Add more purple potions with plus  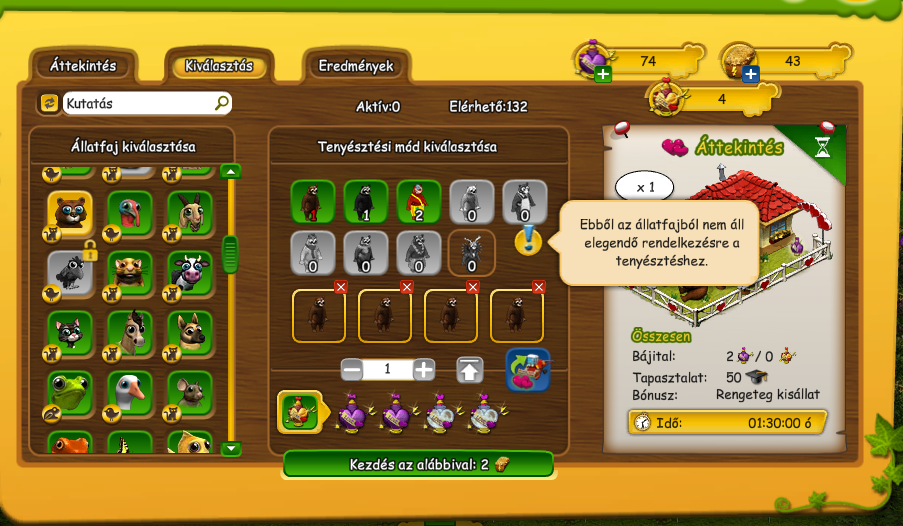(x=603, y=73)
